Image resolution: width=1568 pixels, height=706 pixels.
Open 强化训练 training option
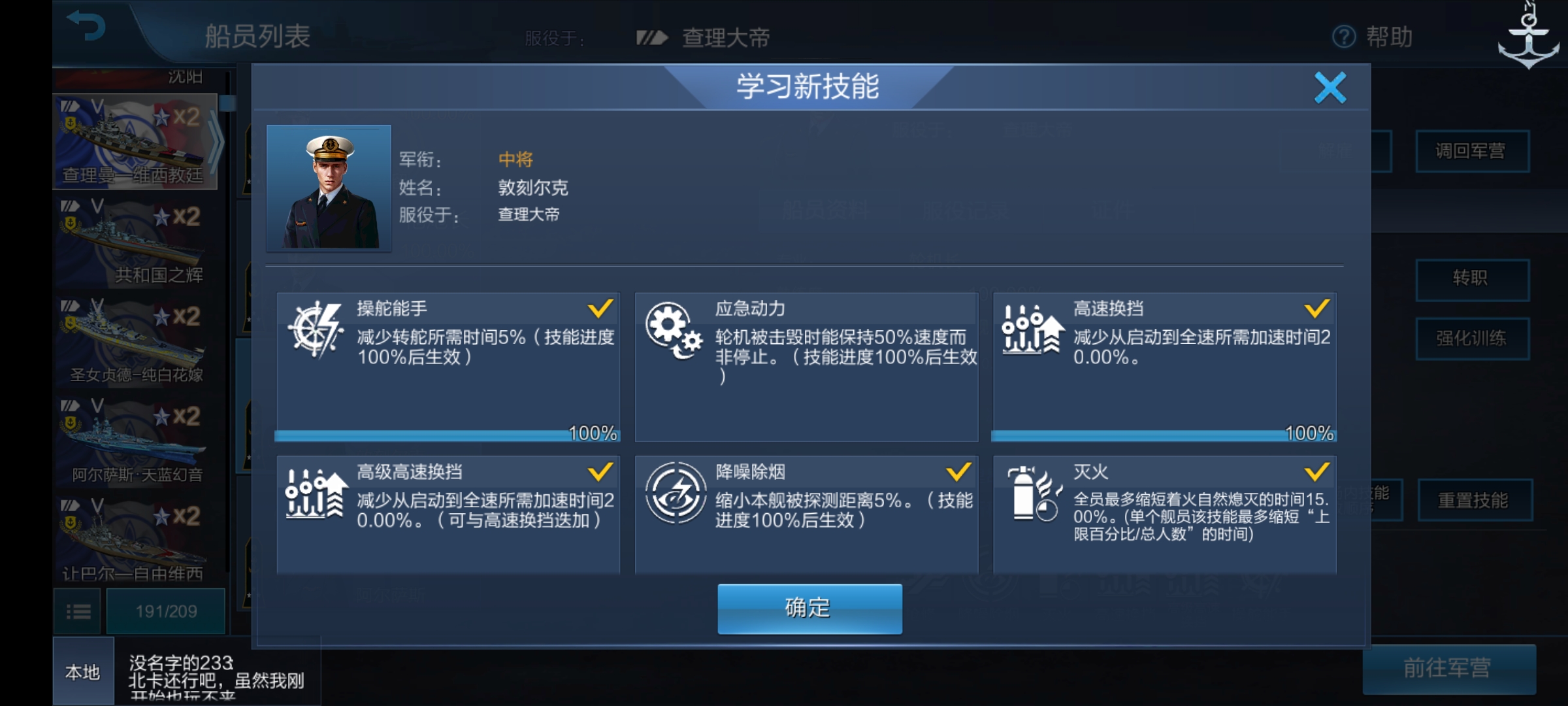[x=1474, y=339]
